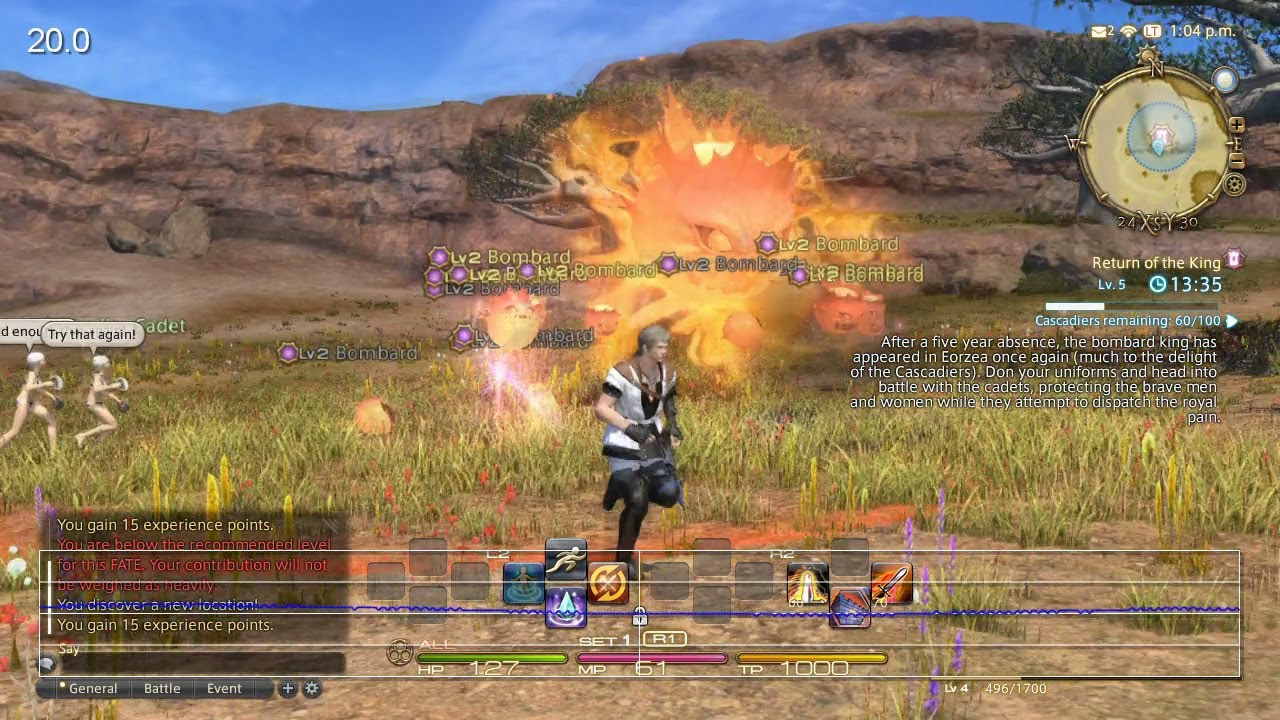Open minimap settings with the gear icon
1280x720 pixels.
click(1234, 183)
